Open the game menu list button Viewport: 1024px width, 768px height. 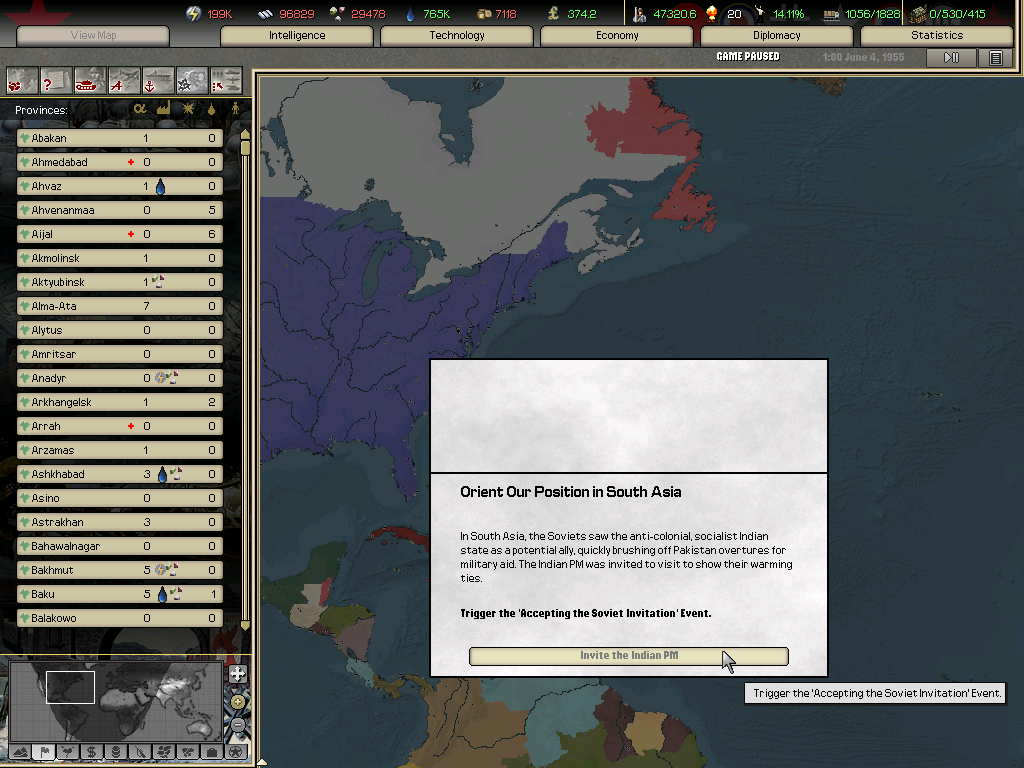point(995,58)
